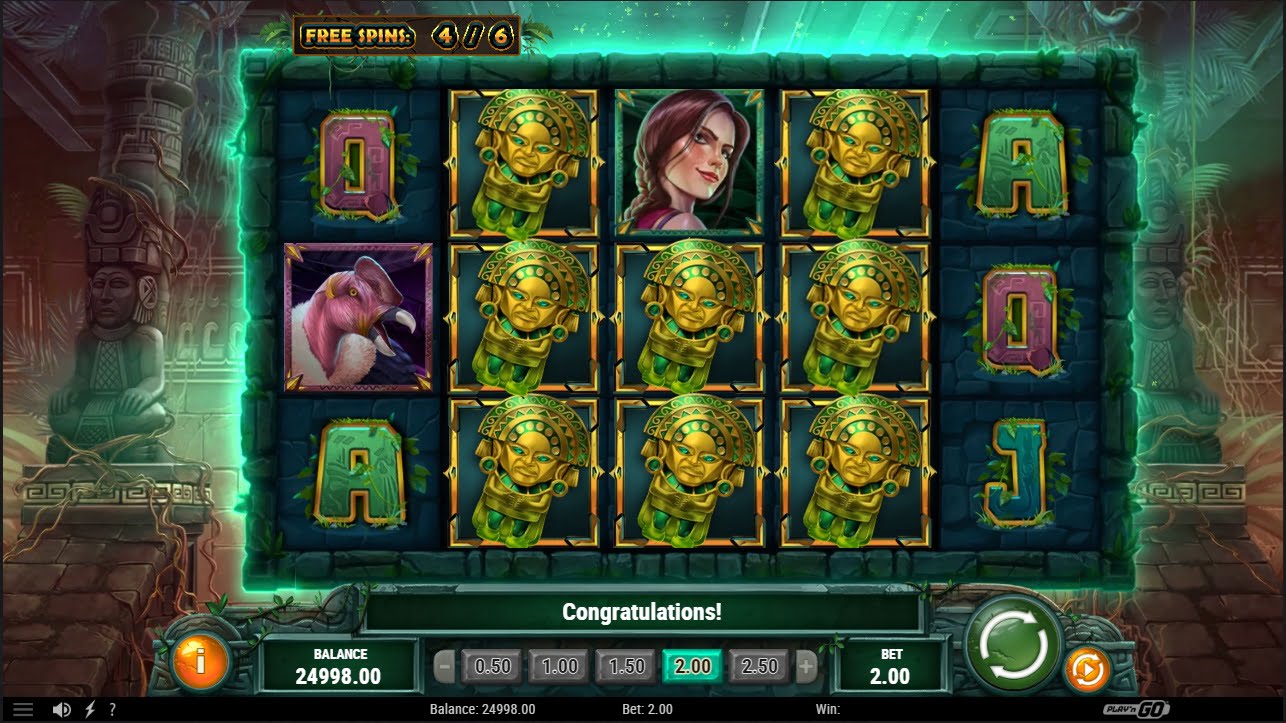Spin the reels with the green button
The height and width of the screenshot is (723, 1286).
[1015, 644]
